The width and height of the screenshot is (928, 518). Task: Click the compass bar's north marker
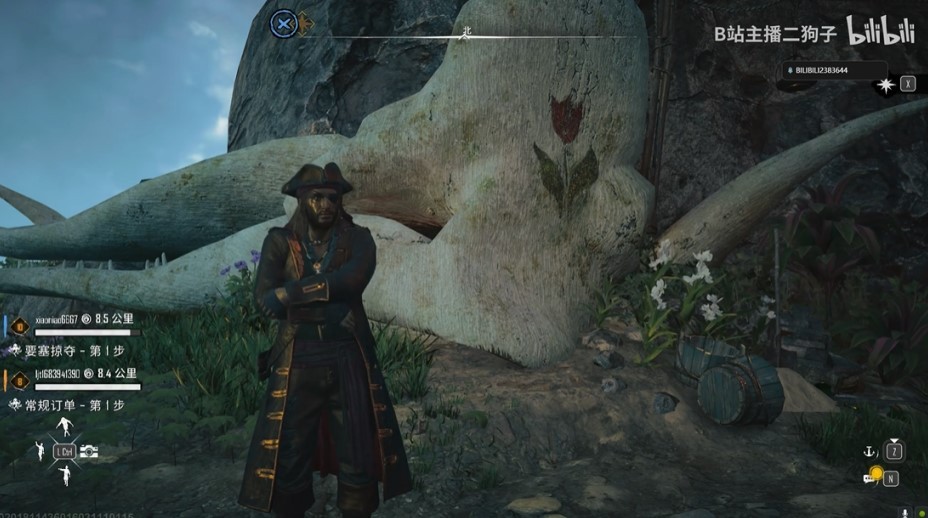click(466, 32)
